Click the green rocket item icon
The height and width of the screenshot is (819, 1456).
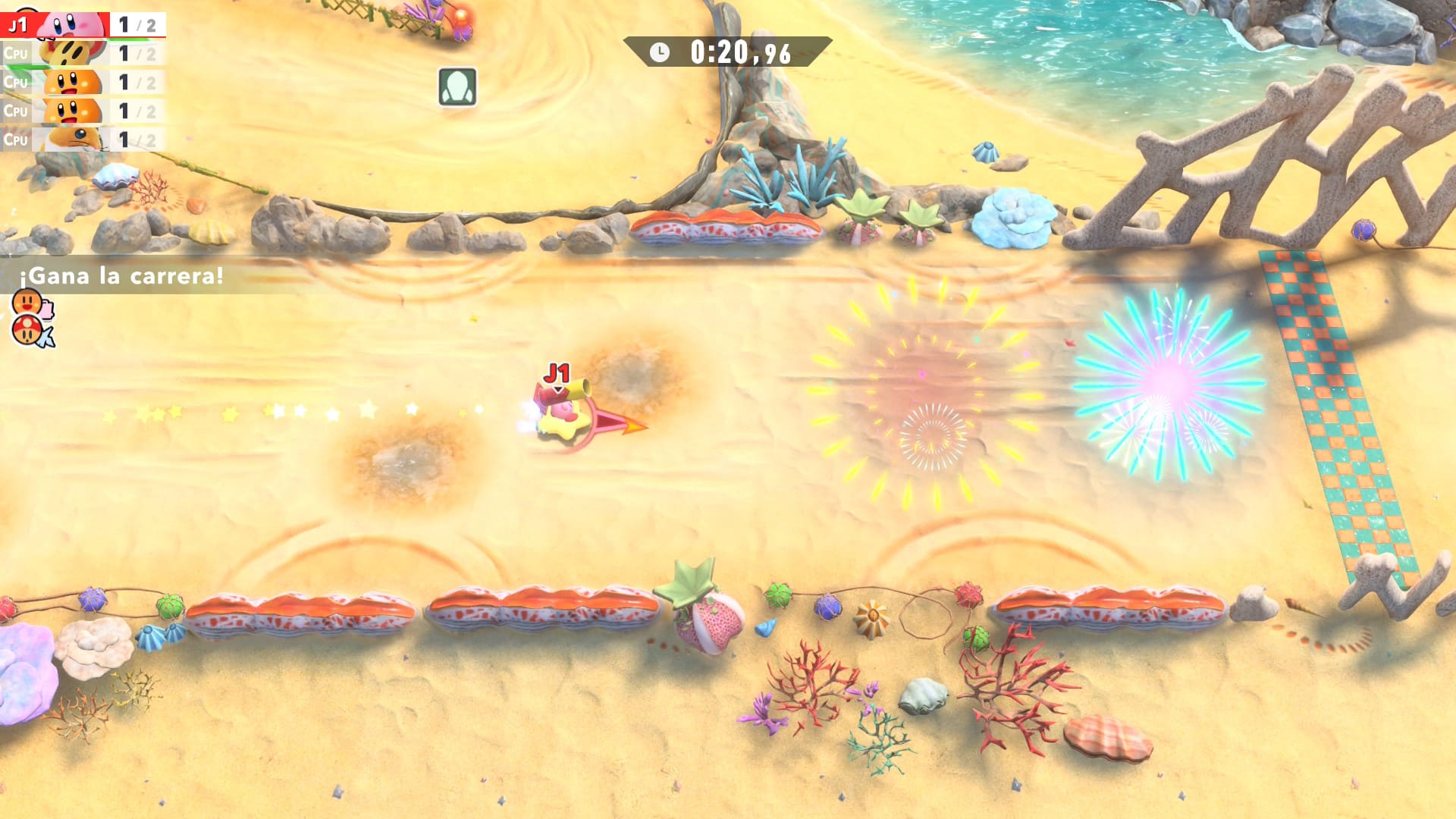(457, 86)
